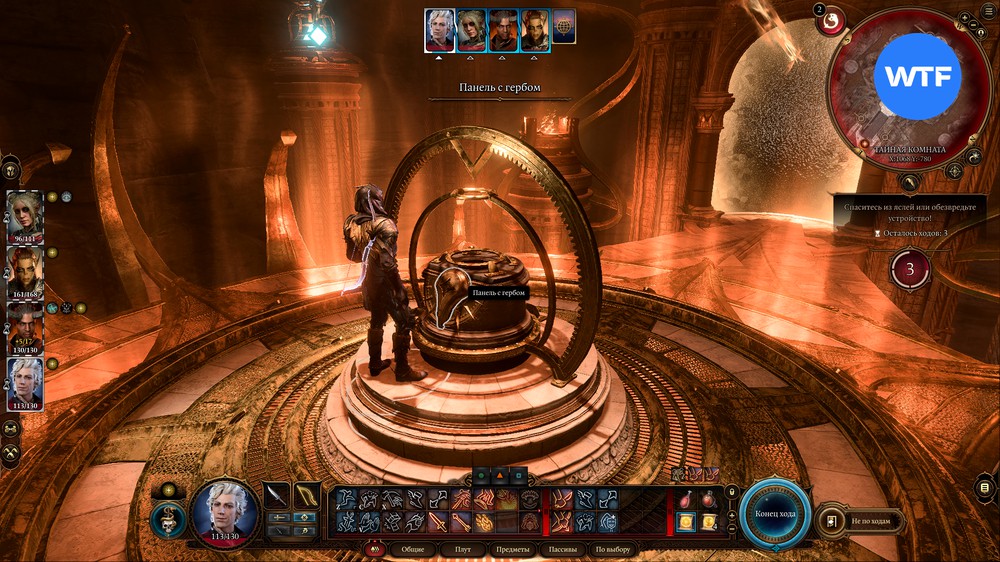The image size is (1000, 562).
Task: Select the horned tiefling party portrait on left
Action: click(x=25, y=323)
